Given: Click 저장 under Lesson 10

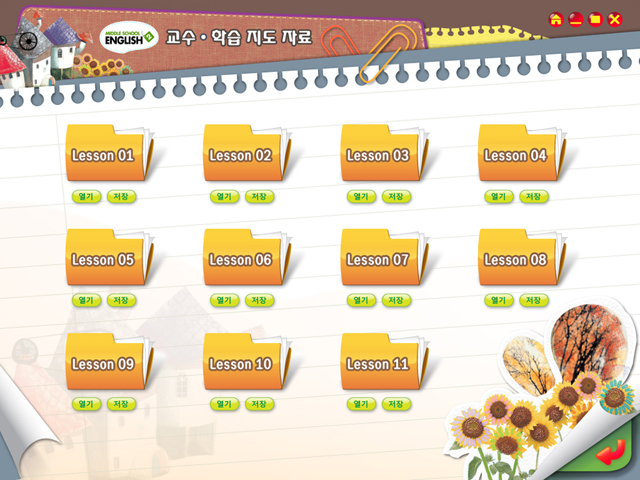Looking at the screenshot, I should click(259, 404).
